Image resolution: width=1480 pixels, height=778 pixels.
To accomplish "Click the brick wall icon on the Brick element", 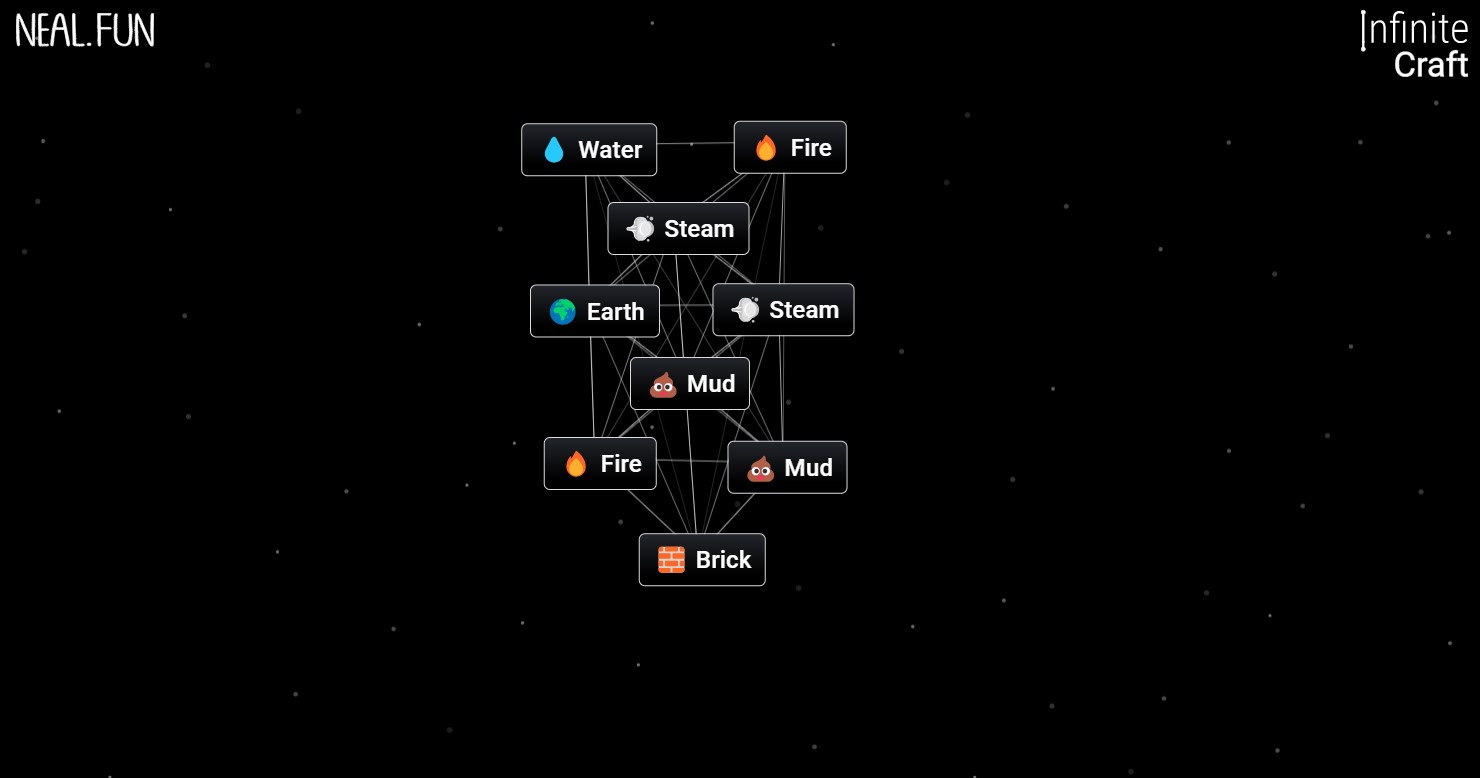I will (x=672, y=559).
